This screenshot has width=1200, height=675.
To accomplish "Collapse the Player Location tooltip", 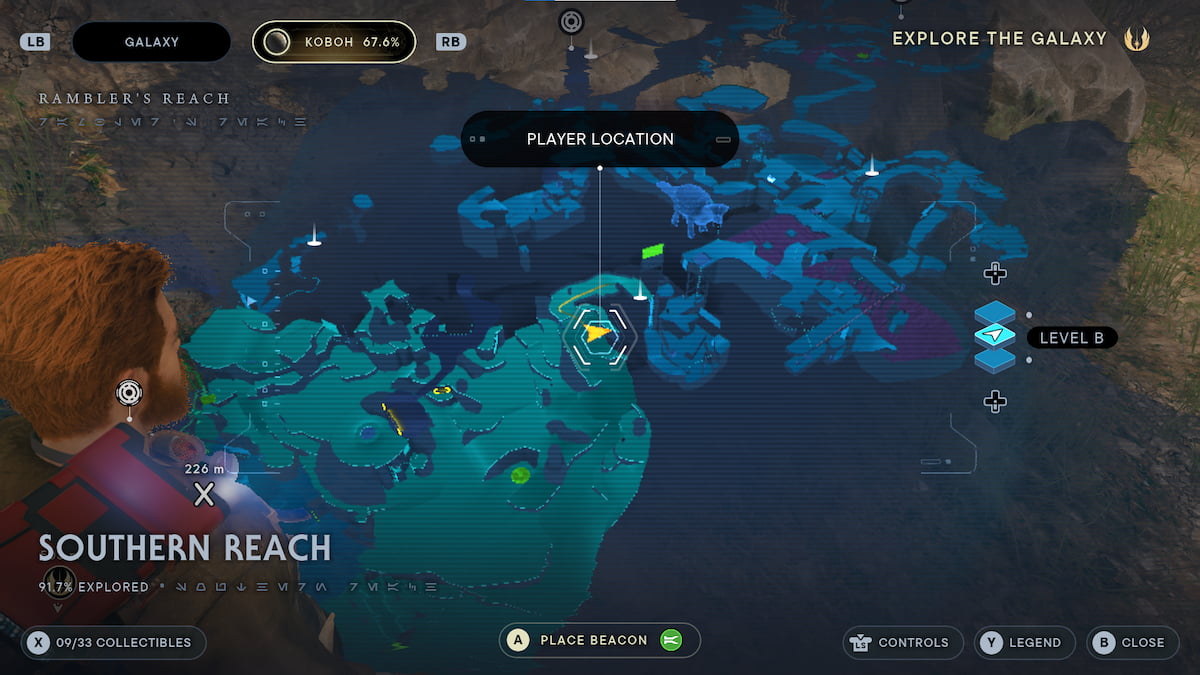I will [723, 140].
